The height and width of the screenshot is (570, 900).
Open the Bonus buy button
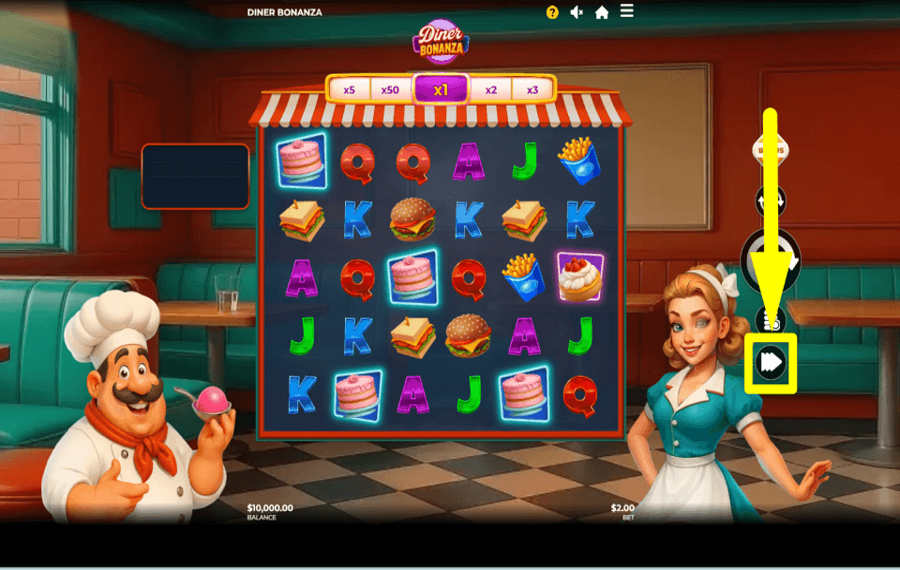[770, 150]
